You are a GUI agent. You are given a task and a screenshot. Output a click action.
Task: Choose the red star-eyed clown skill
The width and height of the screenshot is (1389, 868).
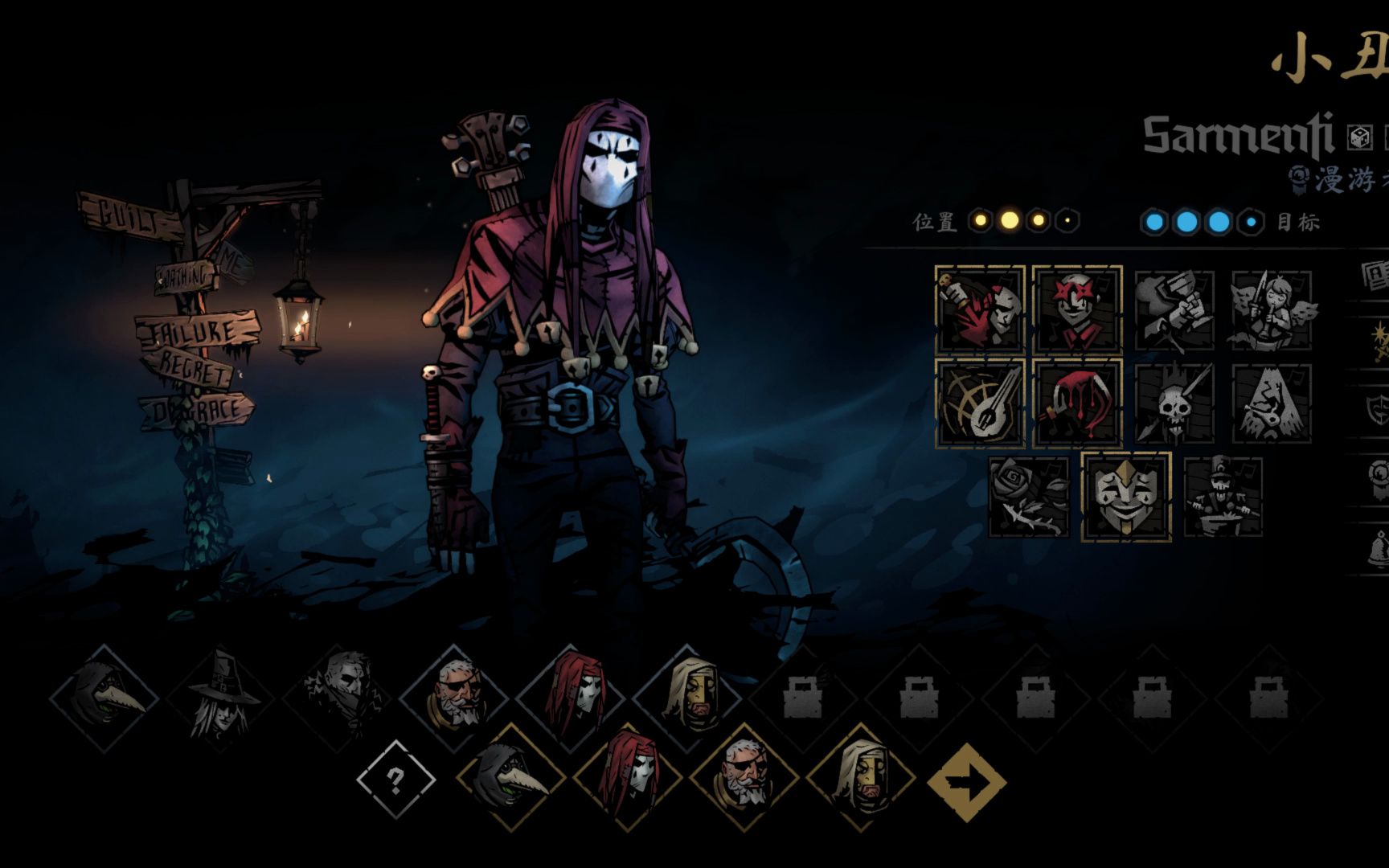point(1077,309)
